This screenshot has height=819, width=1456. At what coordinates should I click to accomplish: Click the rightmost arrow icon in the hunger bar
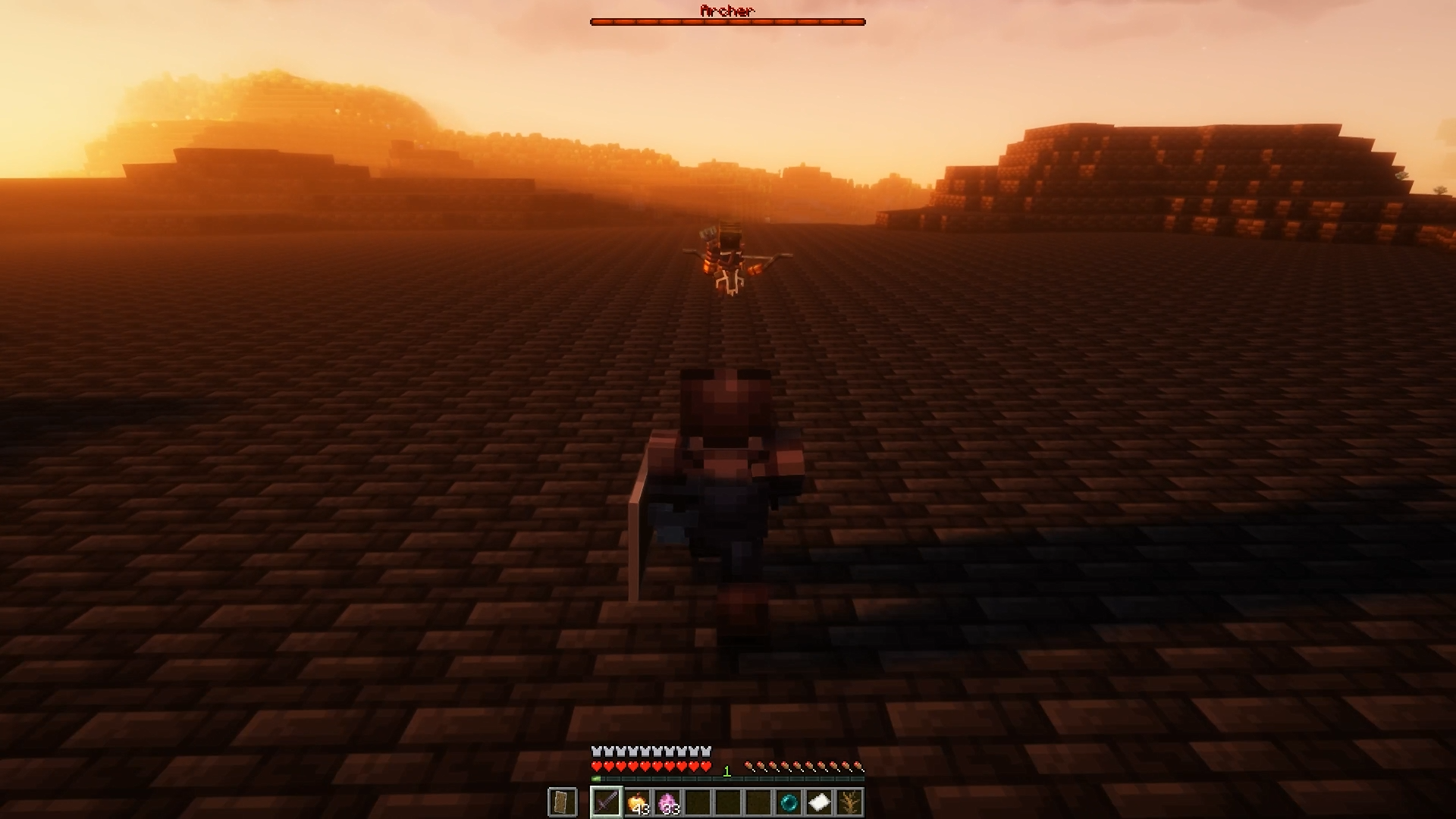857,766
